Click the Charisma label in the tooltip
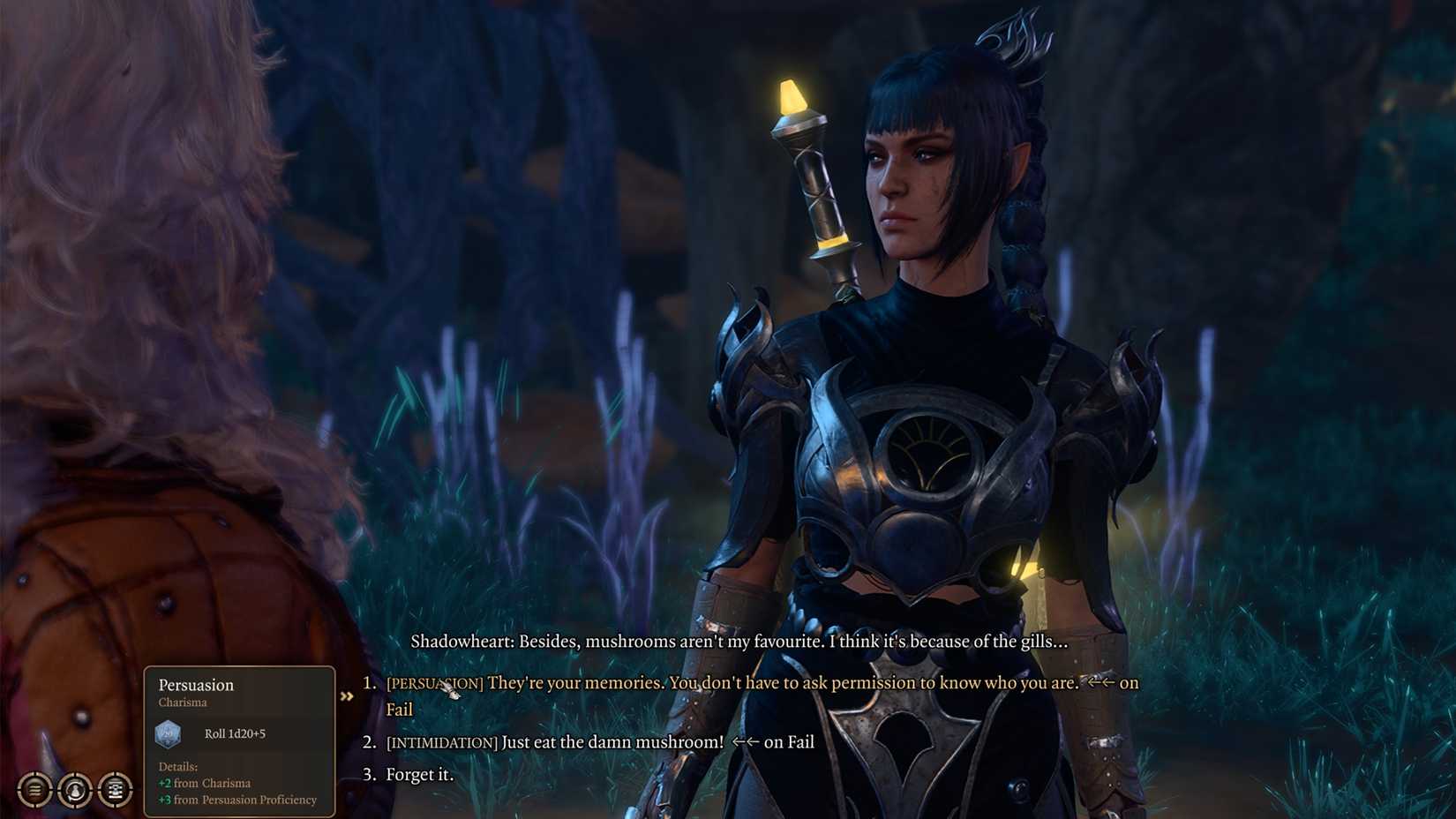 click(x=182, y=703)
